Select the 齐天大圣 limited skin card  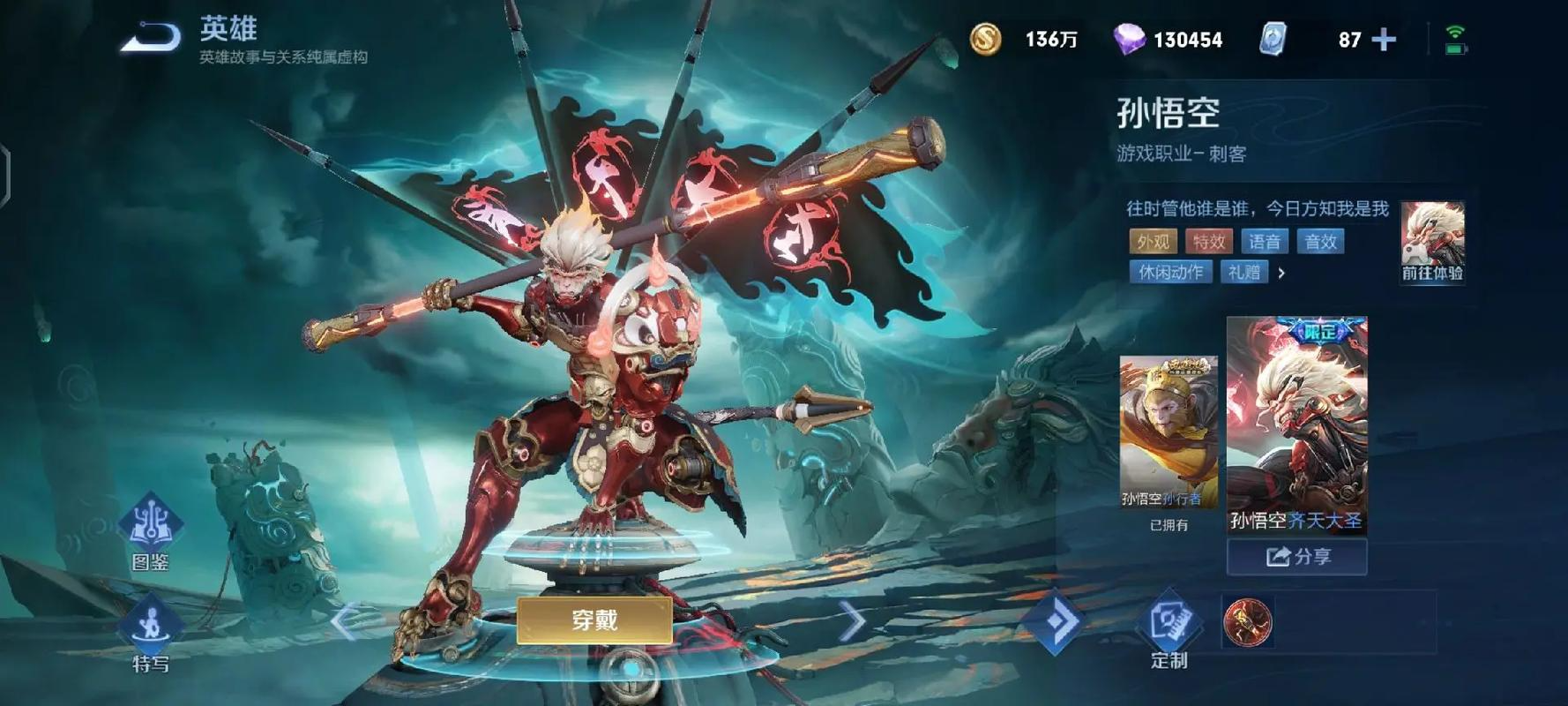[x=1296, y=425]
